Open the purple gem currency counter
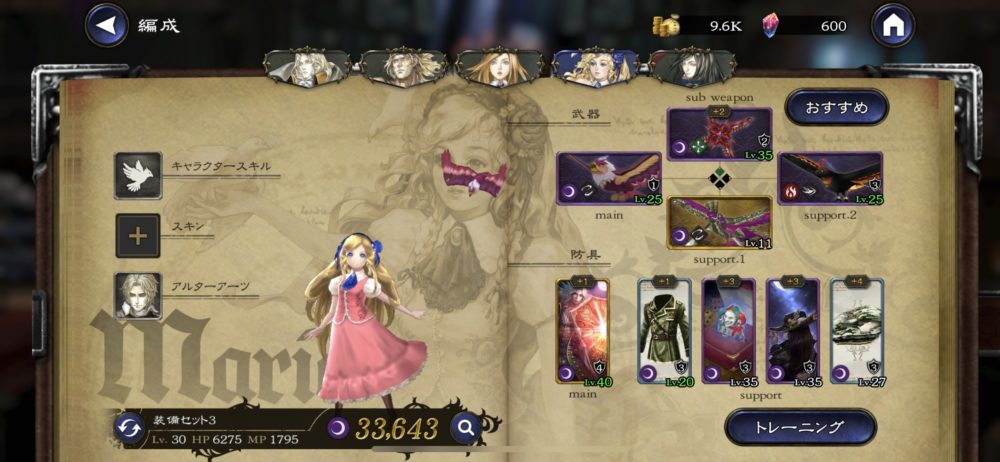The height and width of the screenshot is (462, 1000). 798,26
